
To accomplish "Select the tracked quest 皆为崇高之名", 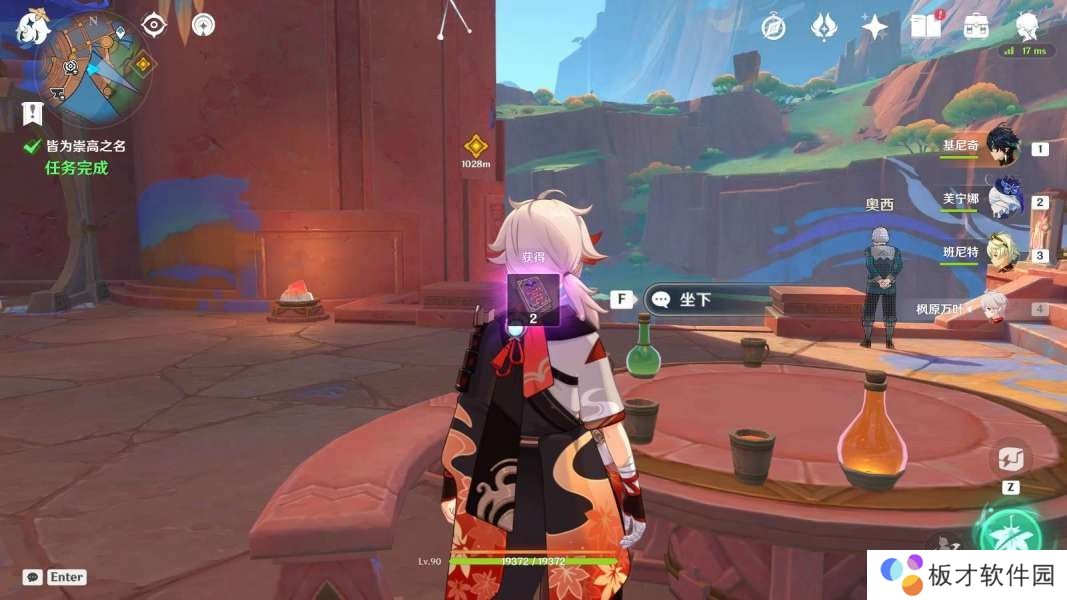I will point(86,146).
